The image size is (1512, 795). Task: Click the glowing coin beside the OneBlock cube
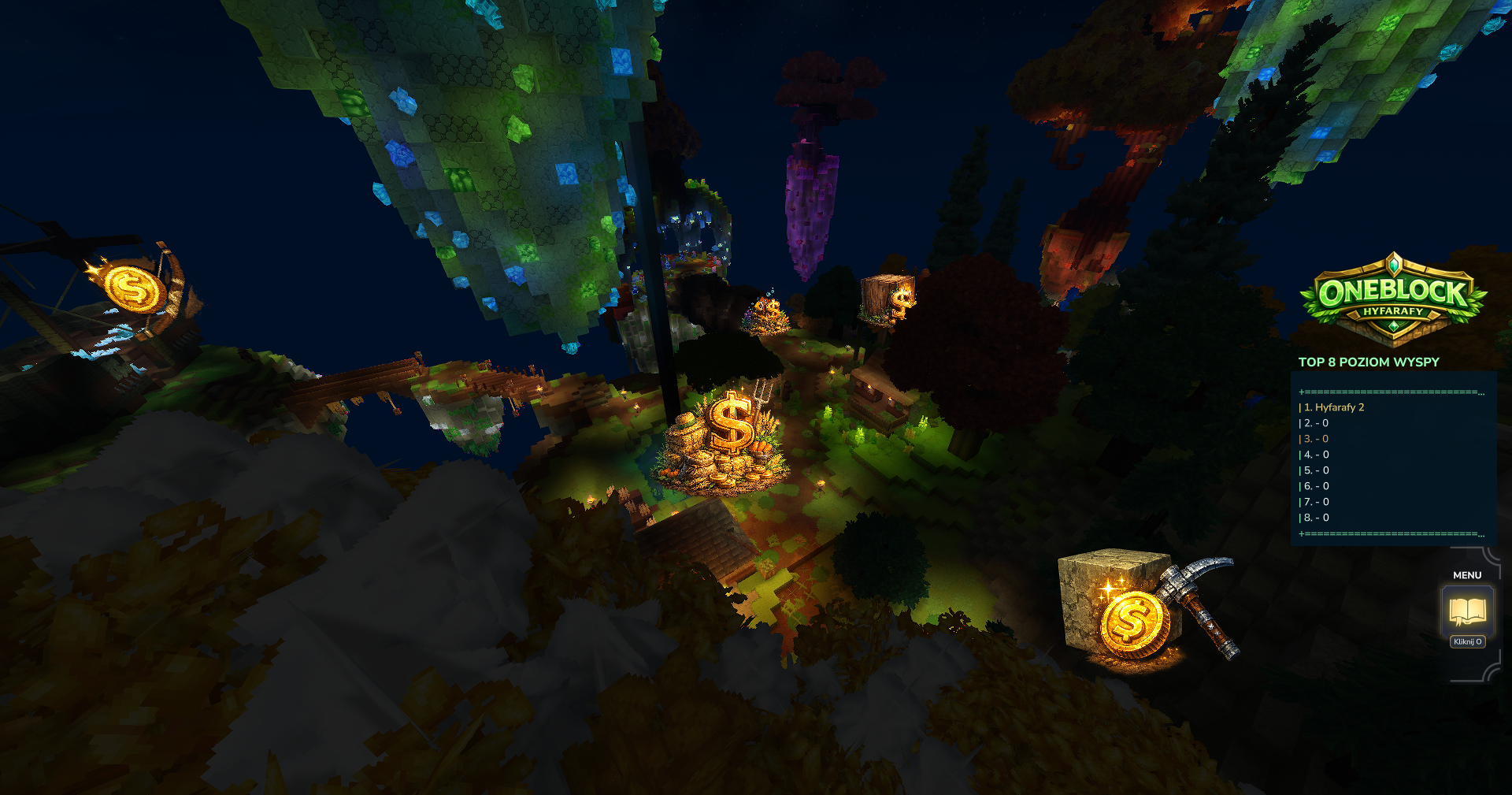point(1134,622)
